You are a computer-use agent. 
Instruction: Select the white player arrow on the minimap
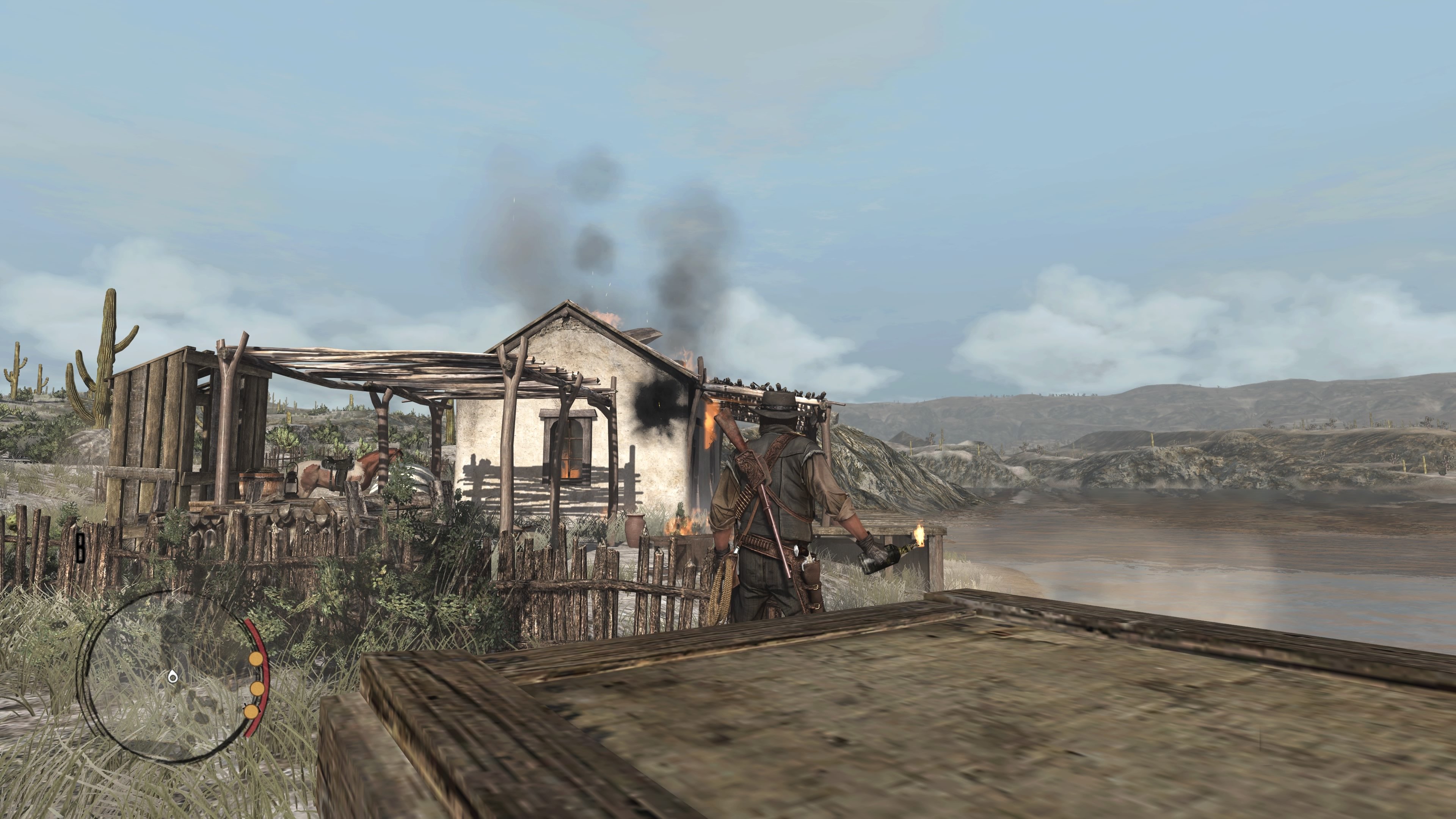(x=173, y=676)
